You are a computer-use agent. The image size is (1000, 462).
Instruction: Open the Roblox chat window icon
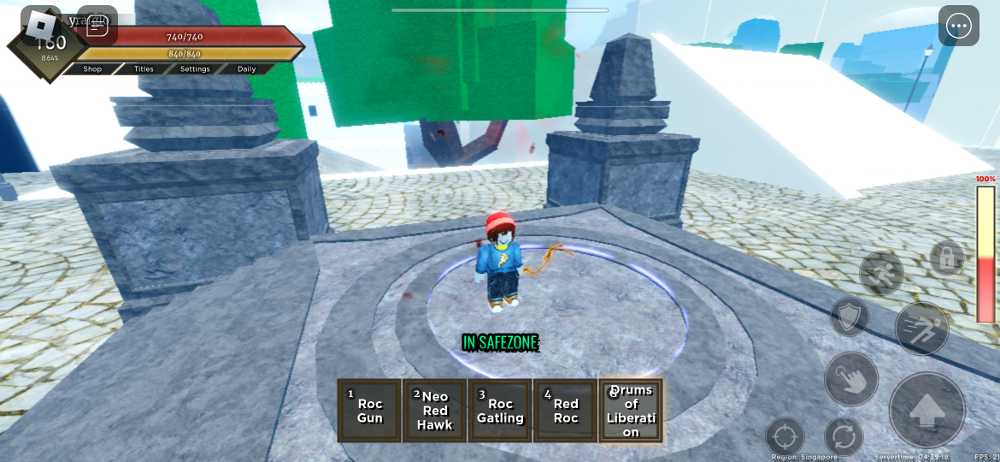[97, 26]
